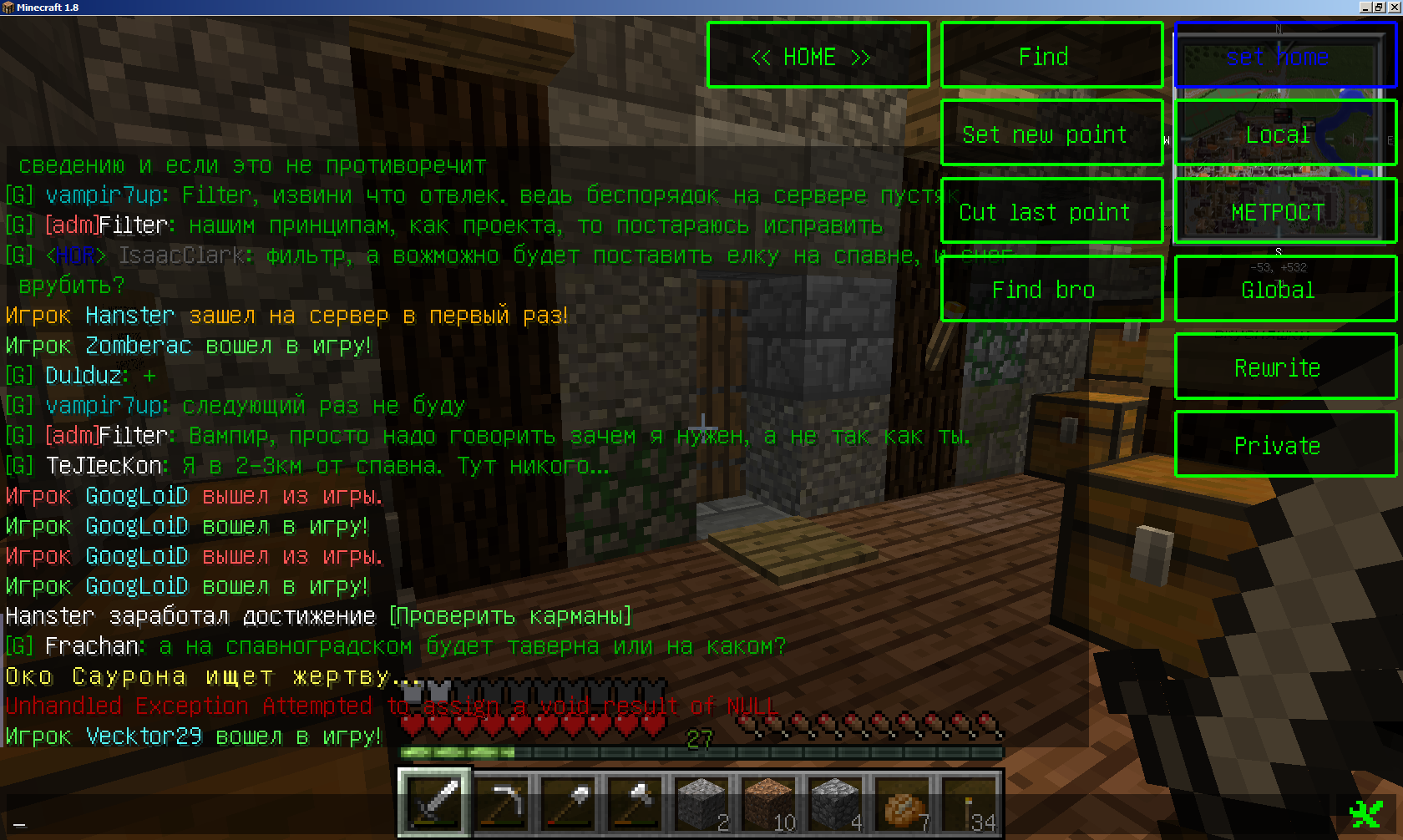The height and width of the screenshot is (840, 1403).
Task: Choose Set new point
Action: tap(1051, 133)
